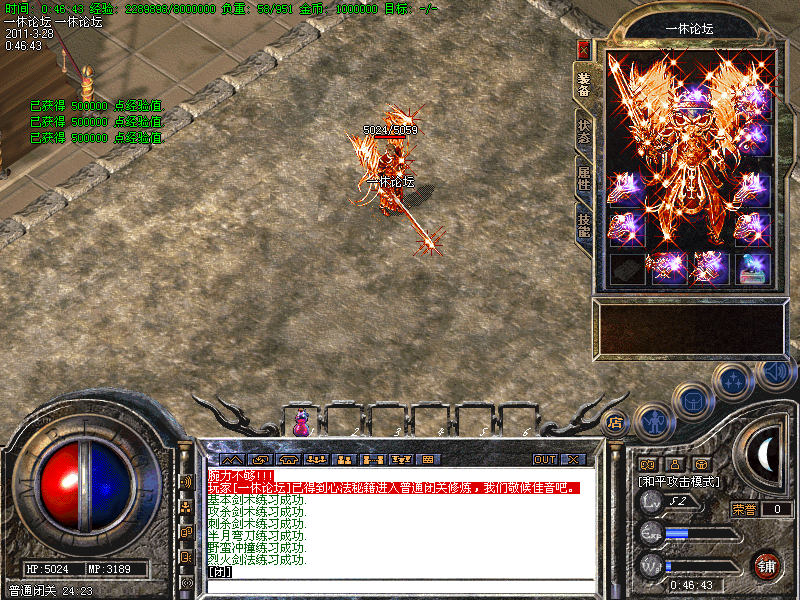Type in the chat input line

click(x=400, y=573)
